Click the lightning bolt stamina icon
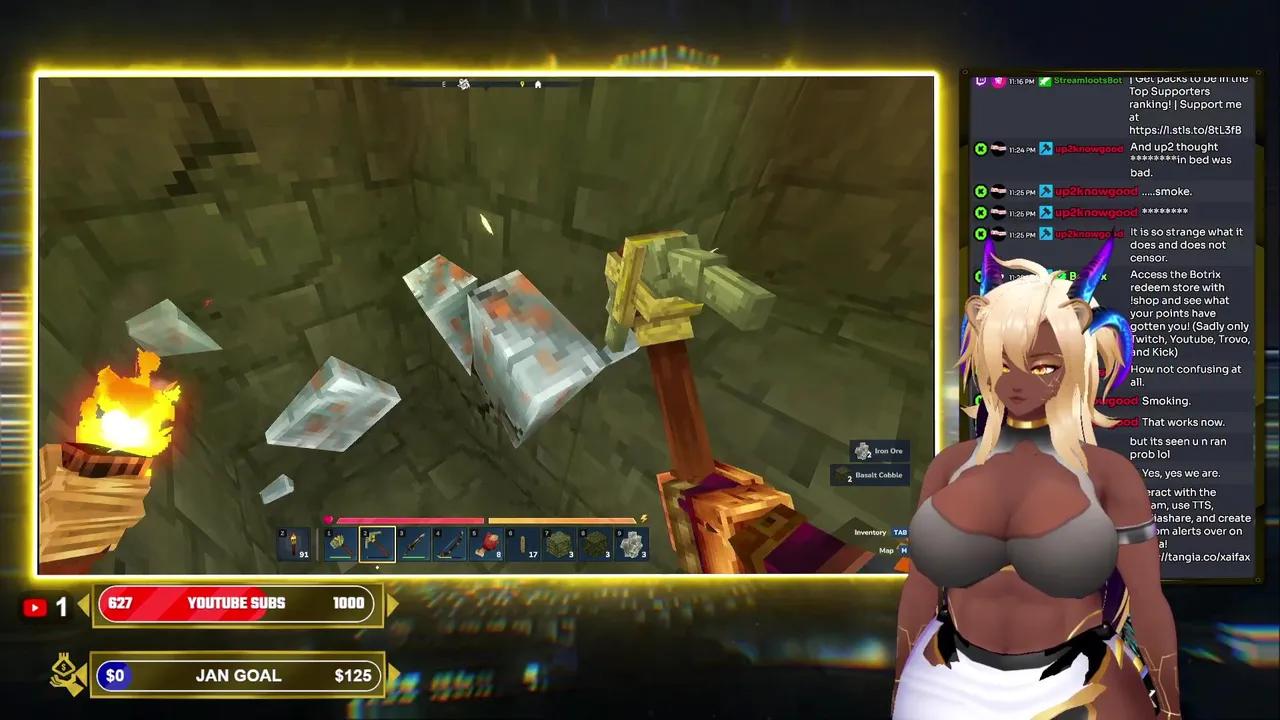The height and width of the screenshot is (720, 1280). click(643, 518)
